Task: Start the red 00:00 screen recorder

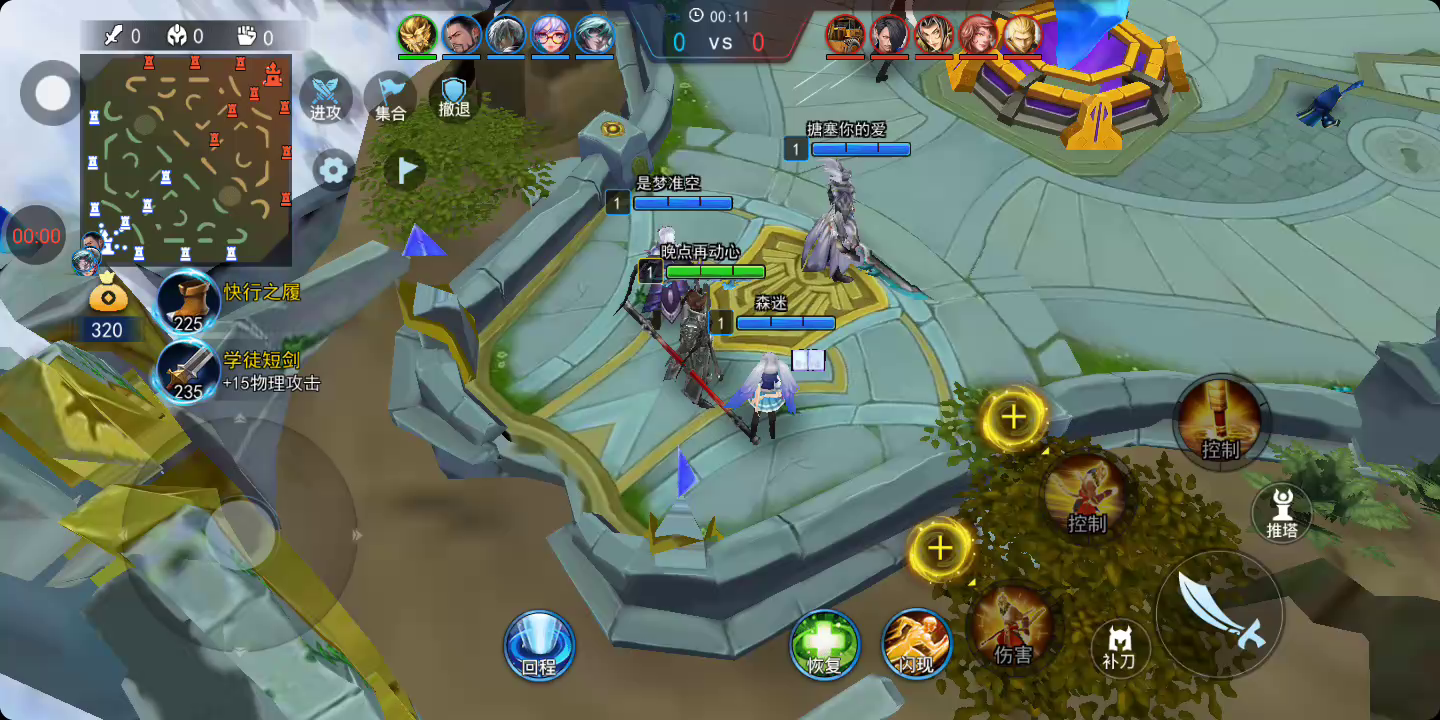Action: click(36, 236)
